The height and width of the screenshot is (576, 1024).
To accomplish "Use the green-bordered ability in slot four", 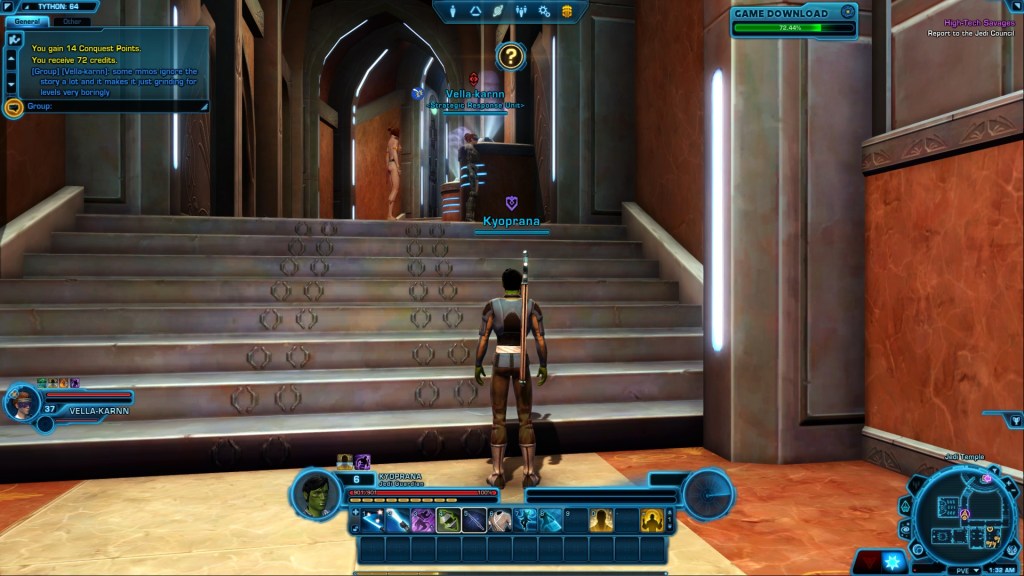I will pos(448,520).
